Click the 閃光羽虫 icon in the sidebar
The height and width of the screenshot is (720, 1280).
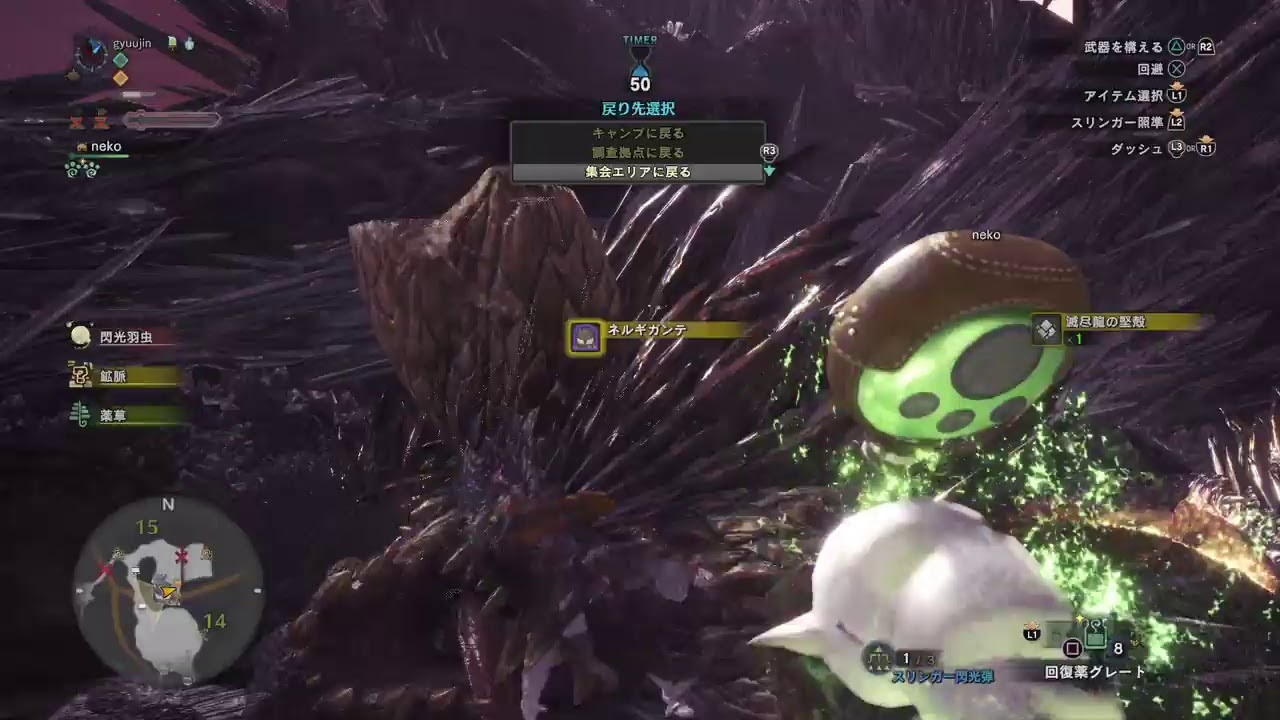coord(80,337)
